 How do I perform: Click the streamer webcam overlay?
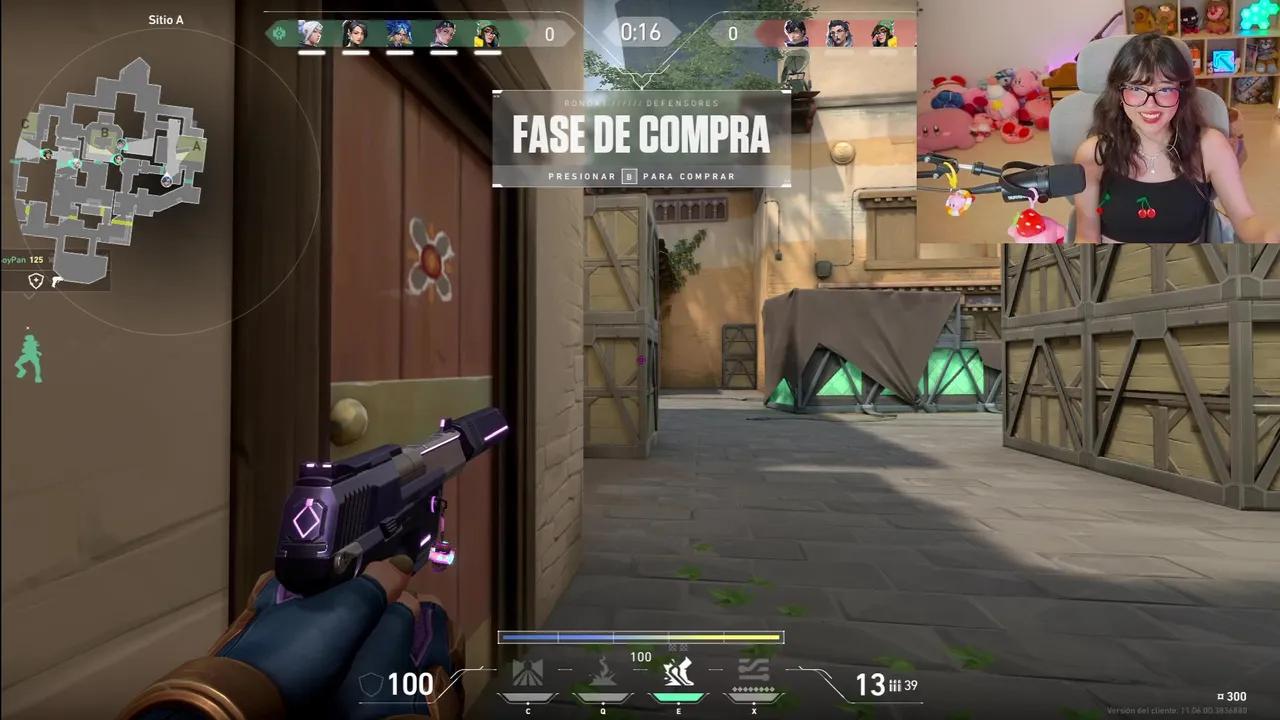pyautogui.click(x=1100, y=120)
